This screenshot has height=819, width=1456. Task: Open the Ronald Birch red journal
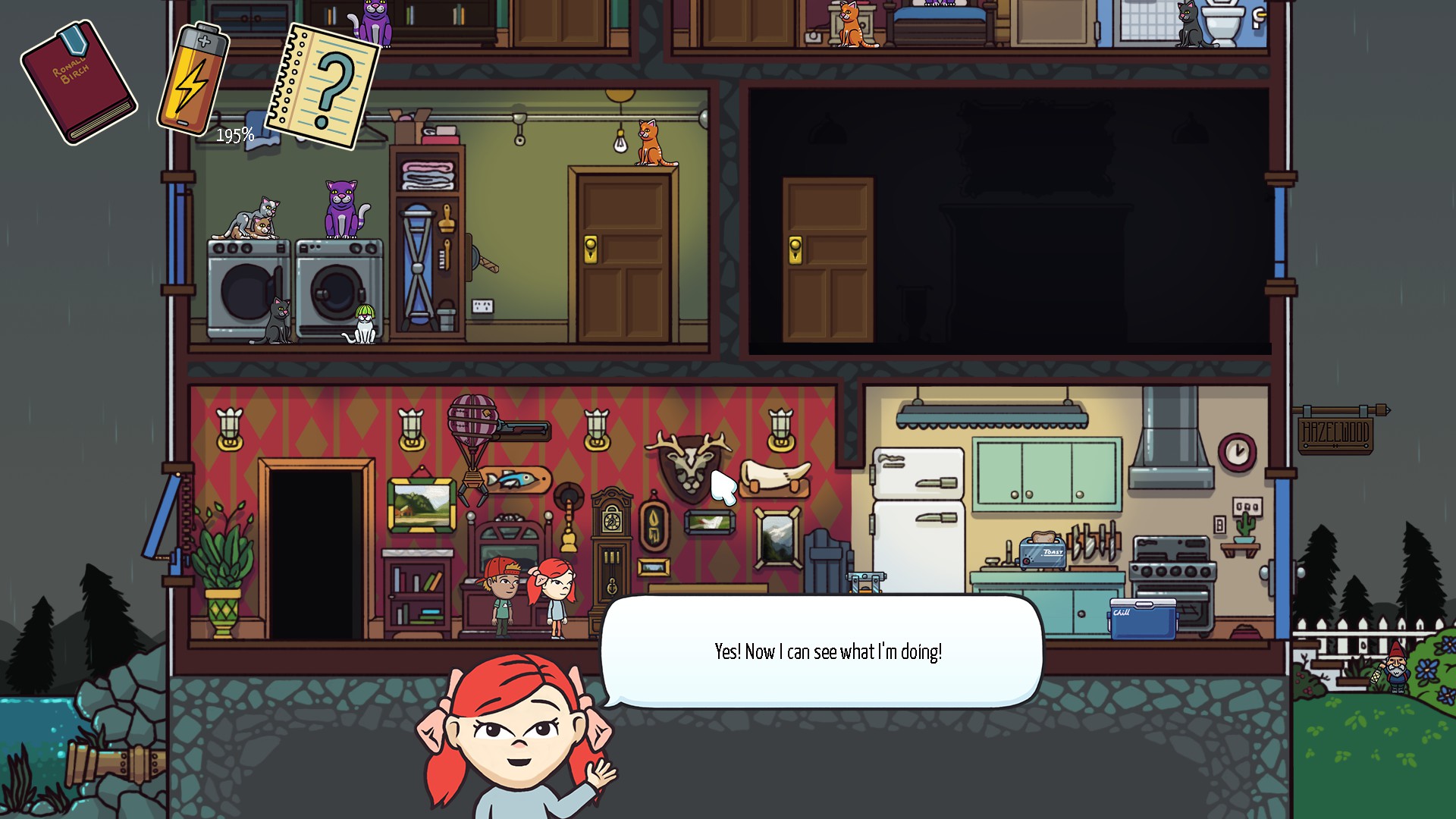[78, 82]
